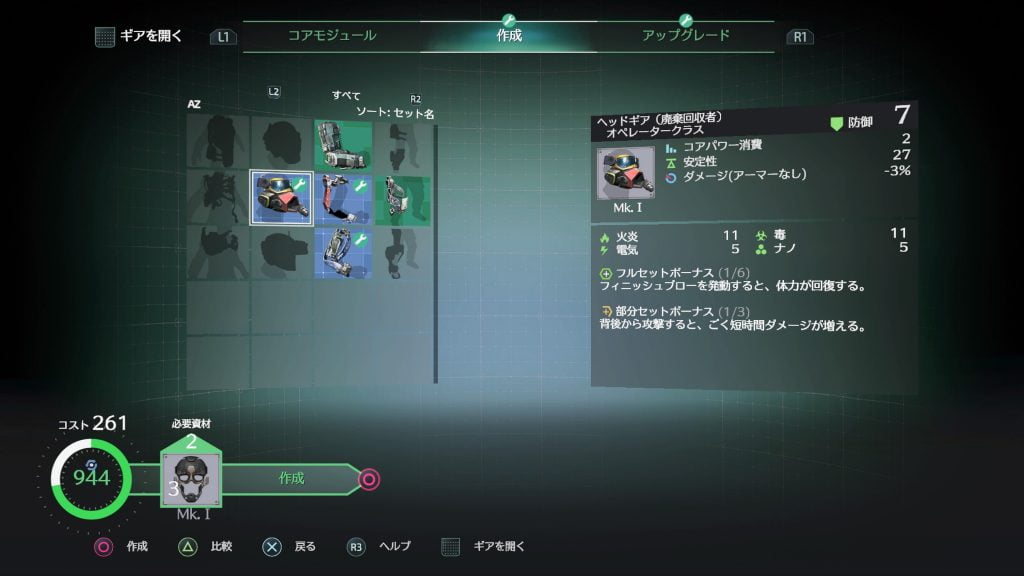
Task: Pick the silver arm gear on blue tile
Action: pyautogui.click(x=343, y=251)
